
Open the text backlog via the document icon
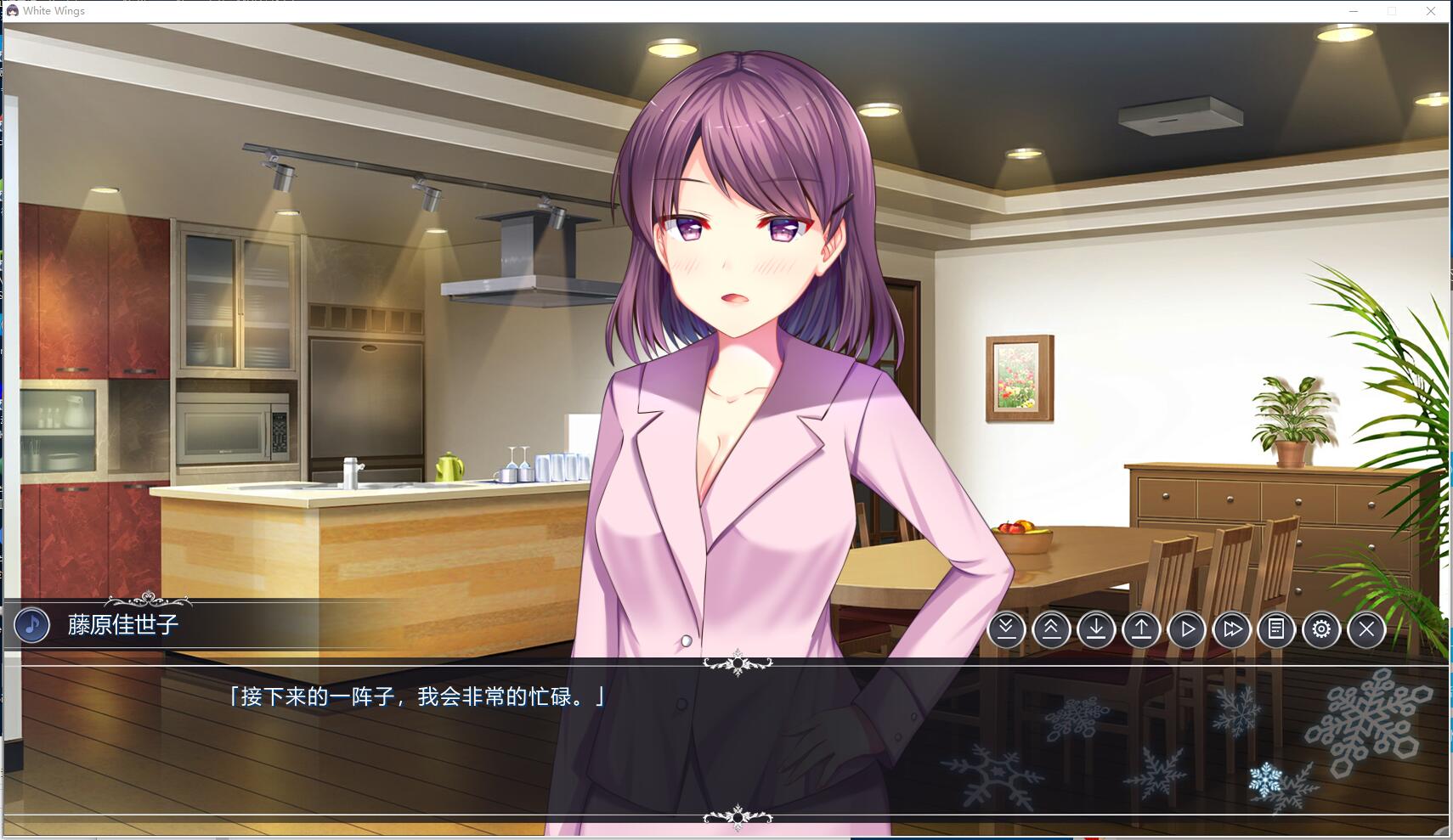[1277, 629]
